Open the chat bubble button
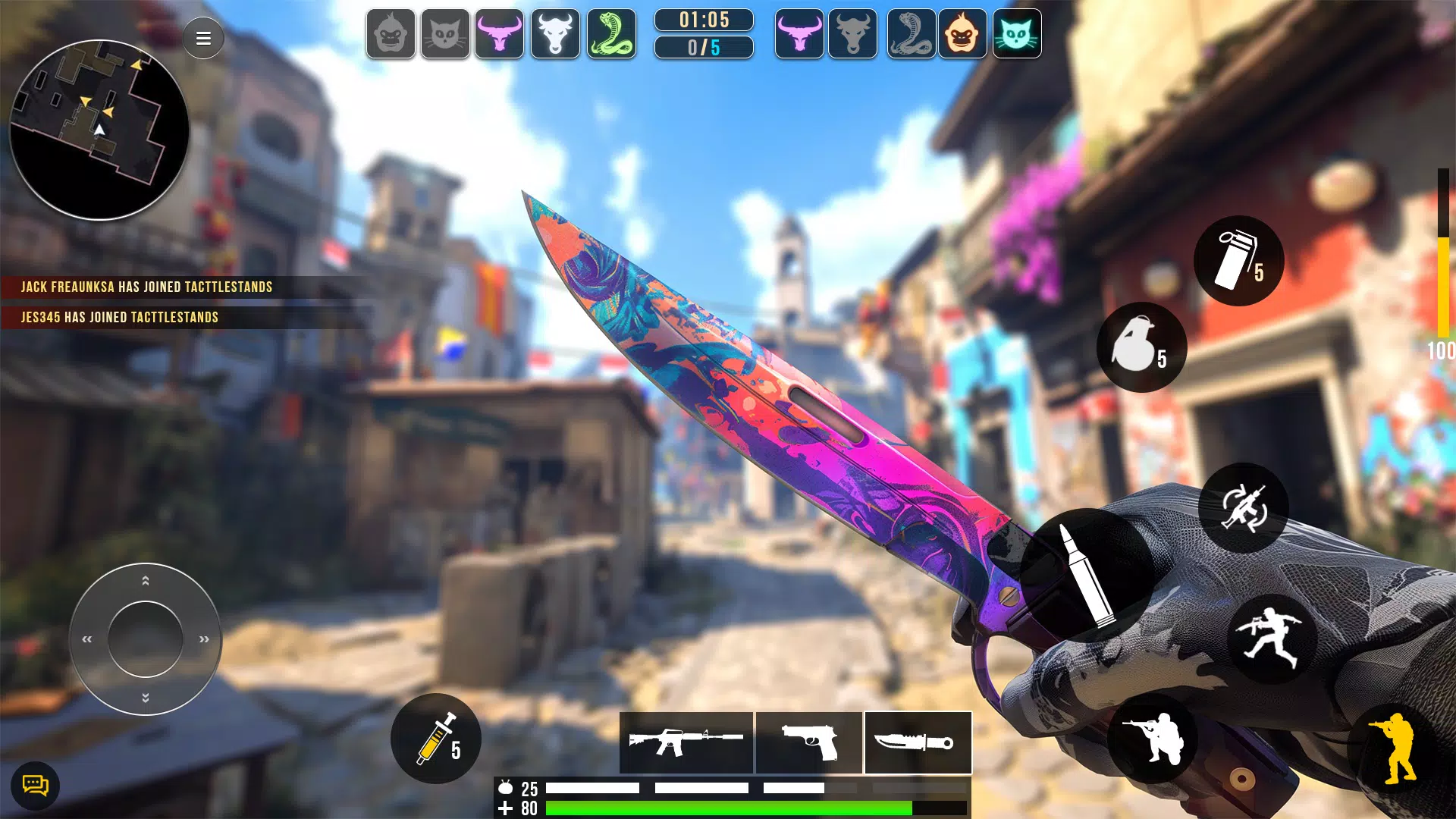 tap(35, 785)
